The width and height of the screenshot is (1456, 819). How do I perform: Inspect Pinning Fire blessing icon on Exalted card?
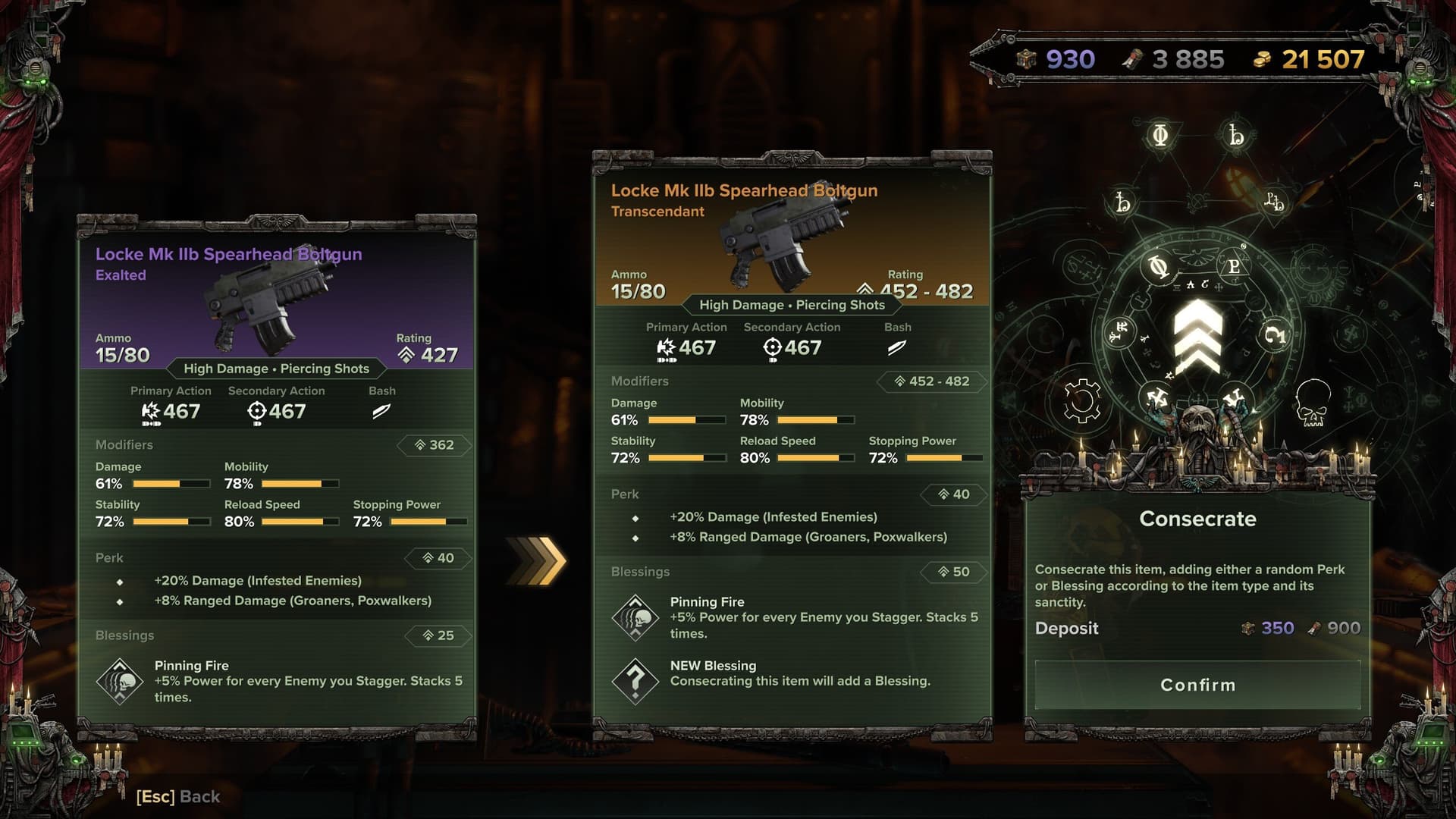(120, 681)
